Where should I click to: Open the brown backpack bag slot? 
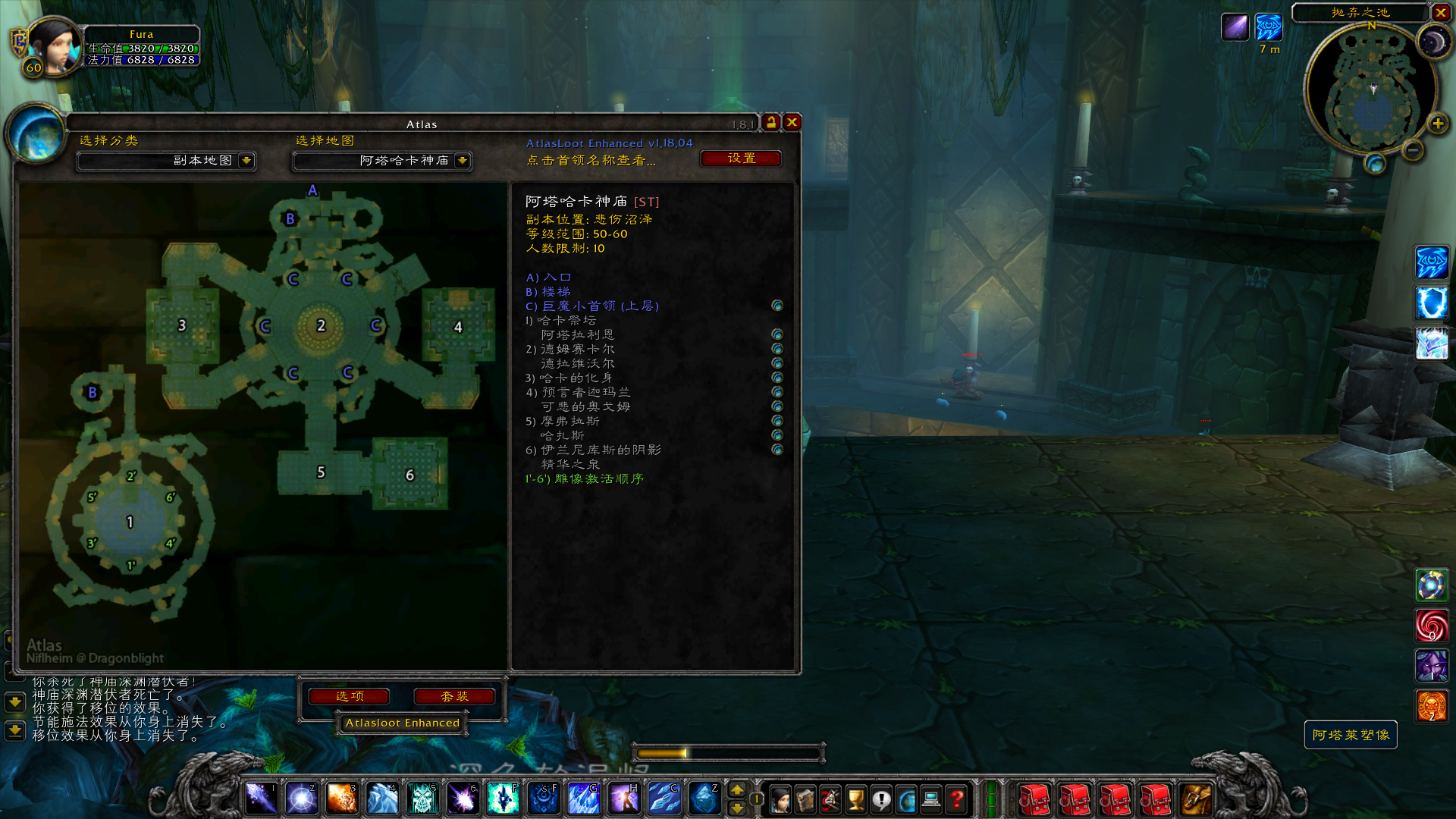tap(1197, 799)
